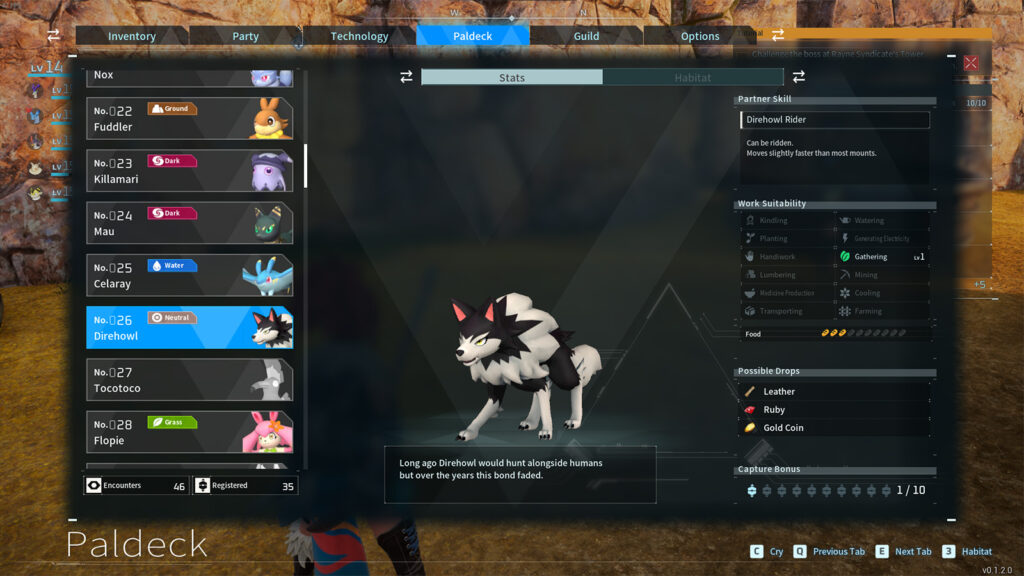
Task: Choose the undiscovered Tocotoco entry
Action: click(189, 380)
